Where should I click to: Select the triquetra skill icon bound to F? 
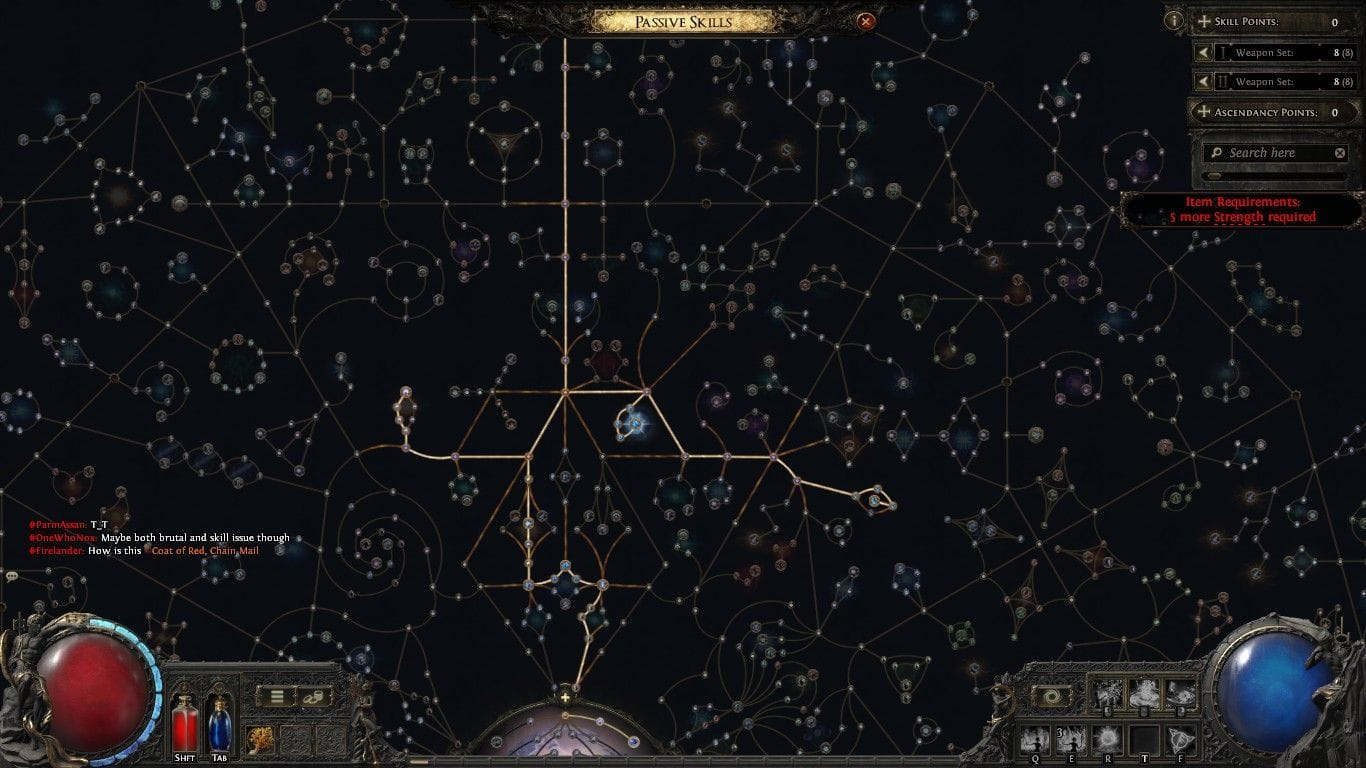[x=1178, y=738]
